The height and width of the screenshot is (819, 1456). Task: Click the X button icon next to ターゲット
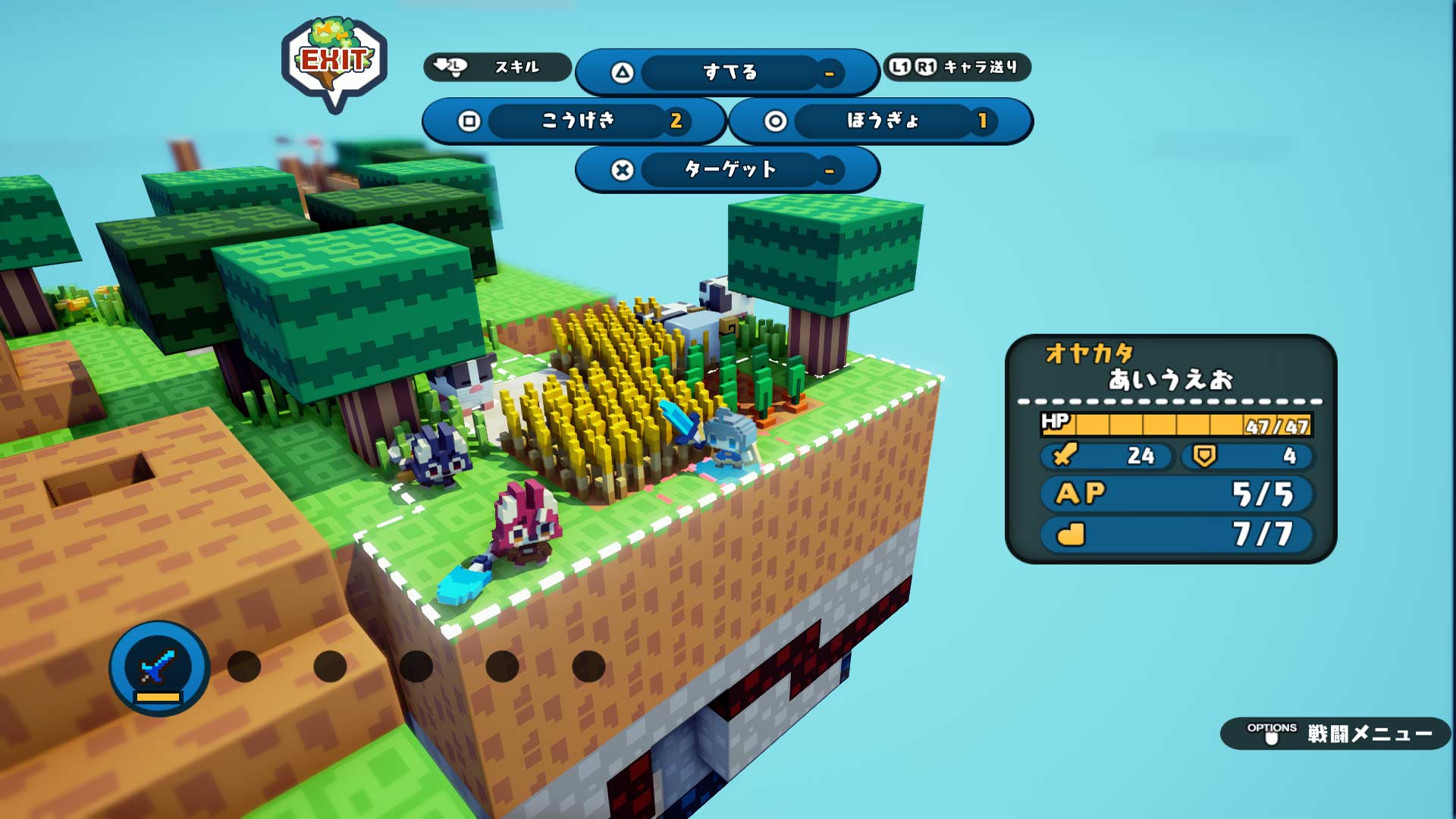(622, 170)
